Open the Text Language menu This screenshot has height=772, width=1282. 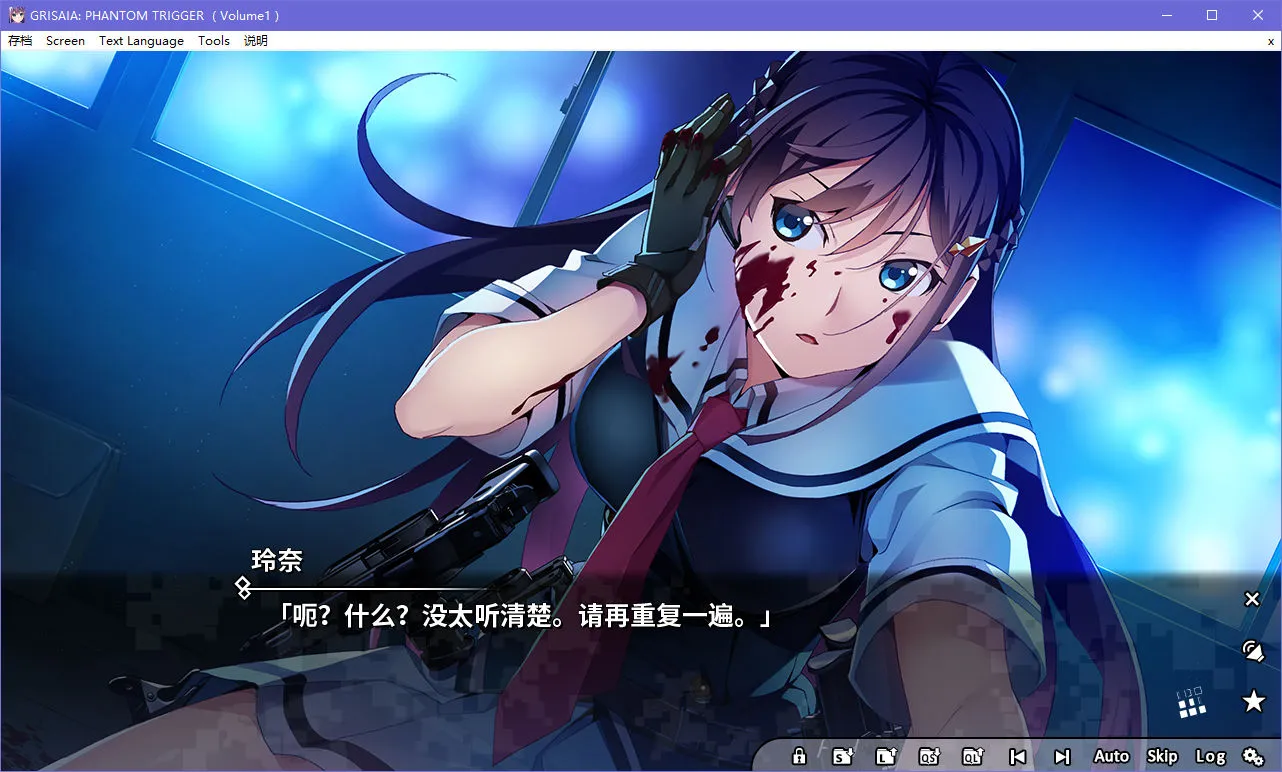(x=140, y=41)
